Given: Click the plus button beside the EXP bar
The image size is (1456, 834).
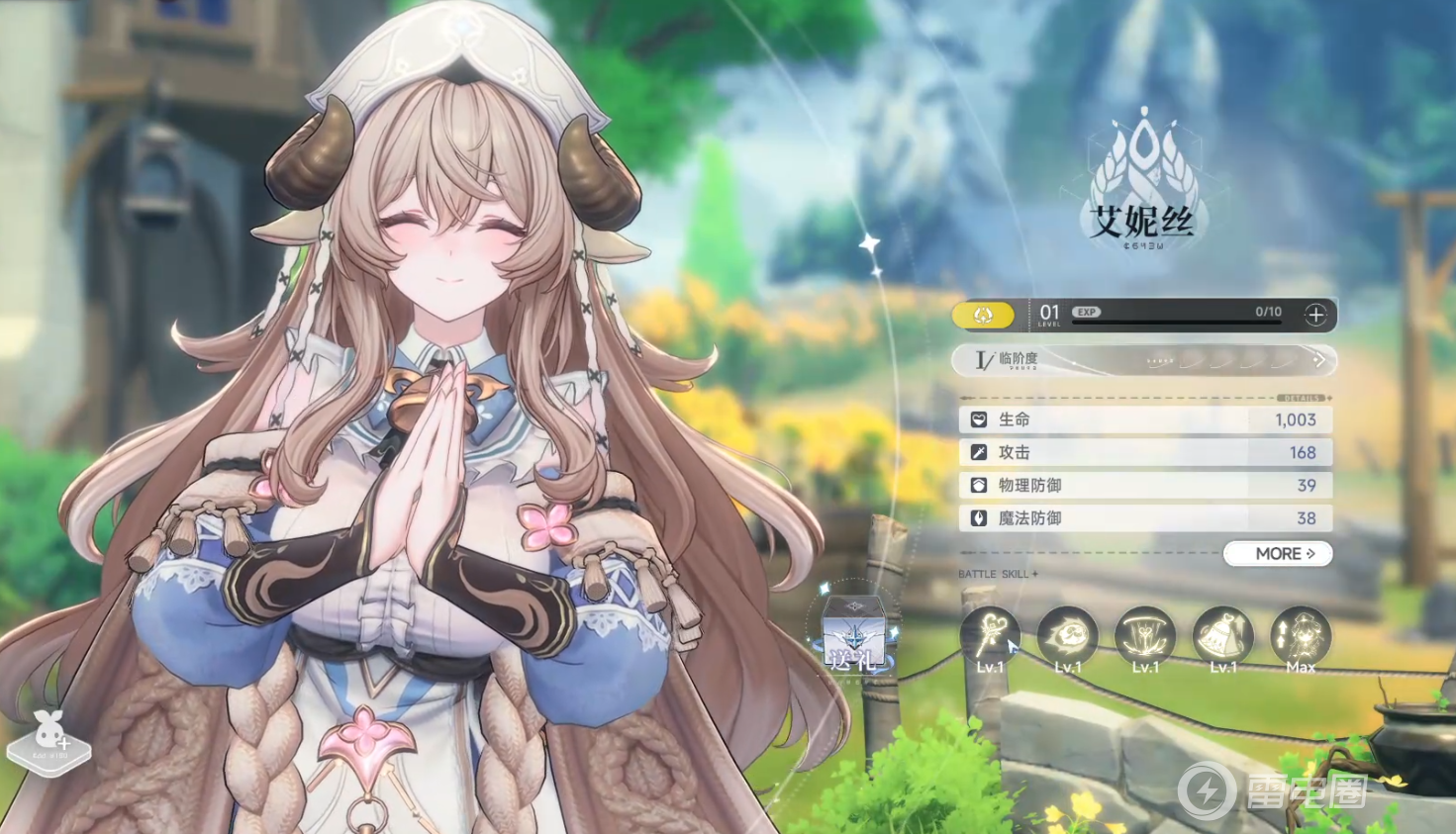Looking at the screenshot, I should point(1315,315).
